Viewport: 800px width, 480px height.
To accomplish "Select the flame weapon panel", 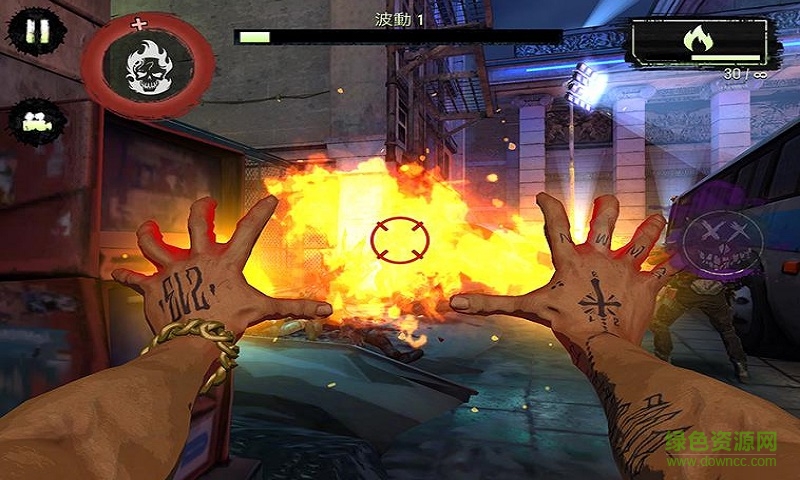I will point(699,41).
